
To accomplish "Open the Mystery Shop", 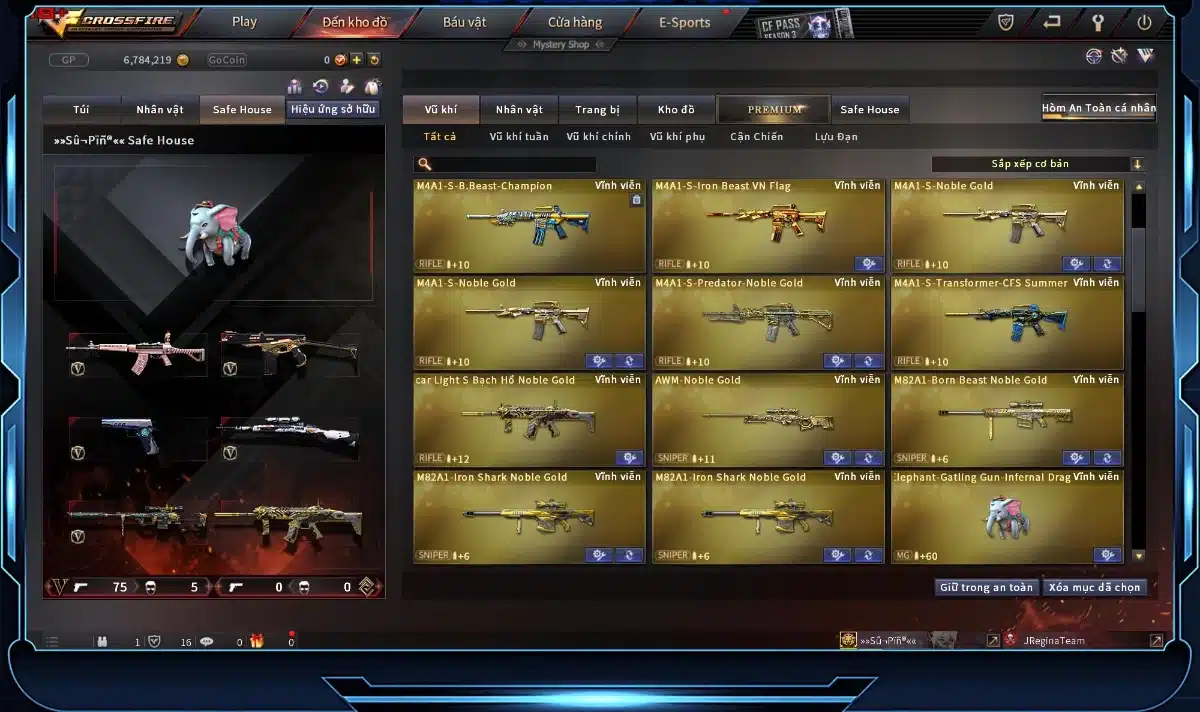I will coord(560,45).
